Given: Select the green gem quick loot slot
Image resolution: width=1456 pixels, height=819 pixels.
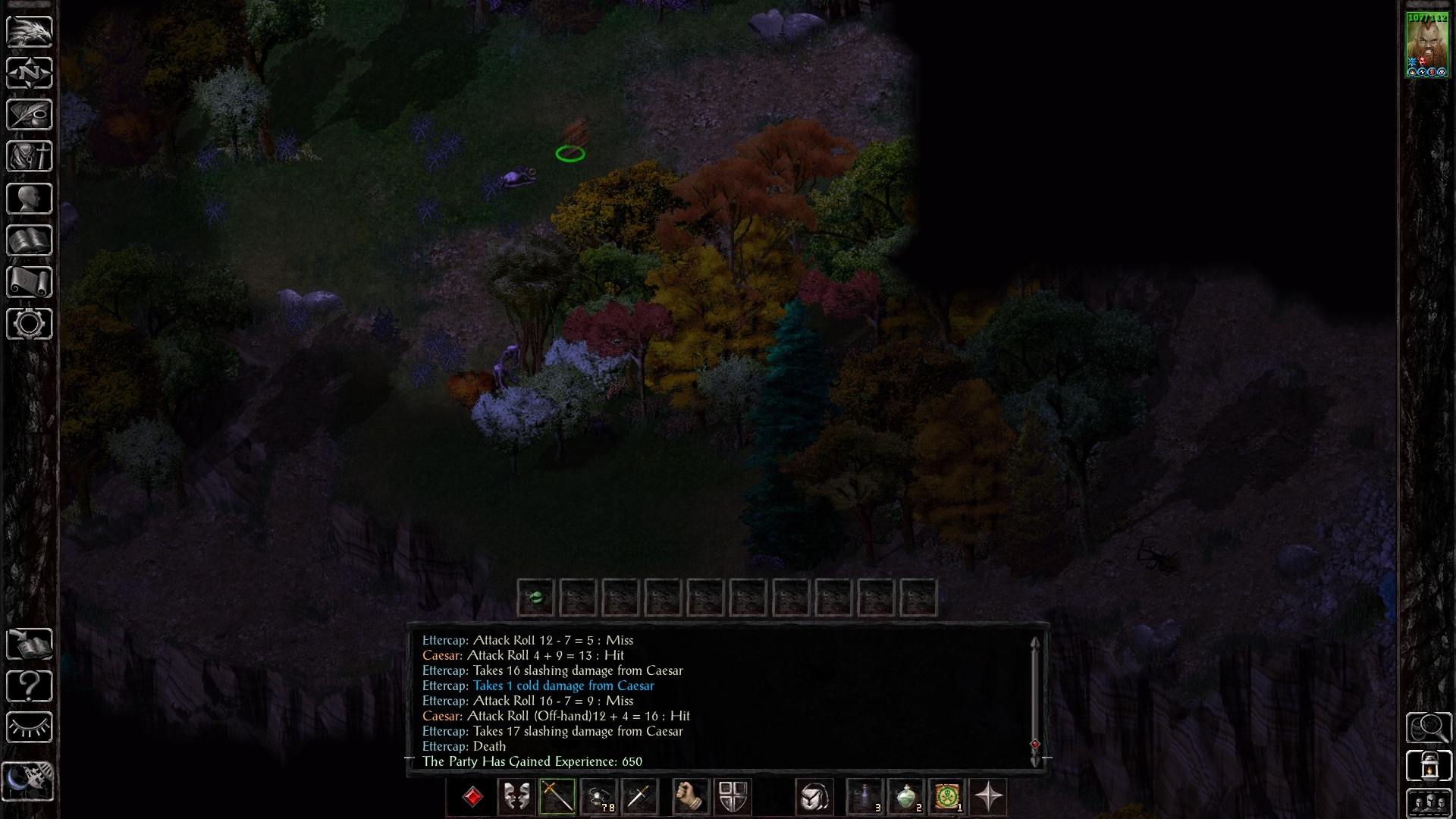Looking at the screenshot, I should pos(535,598).
